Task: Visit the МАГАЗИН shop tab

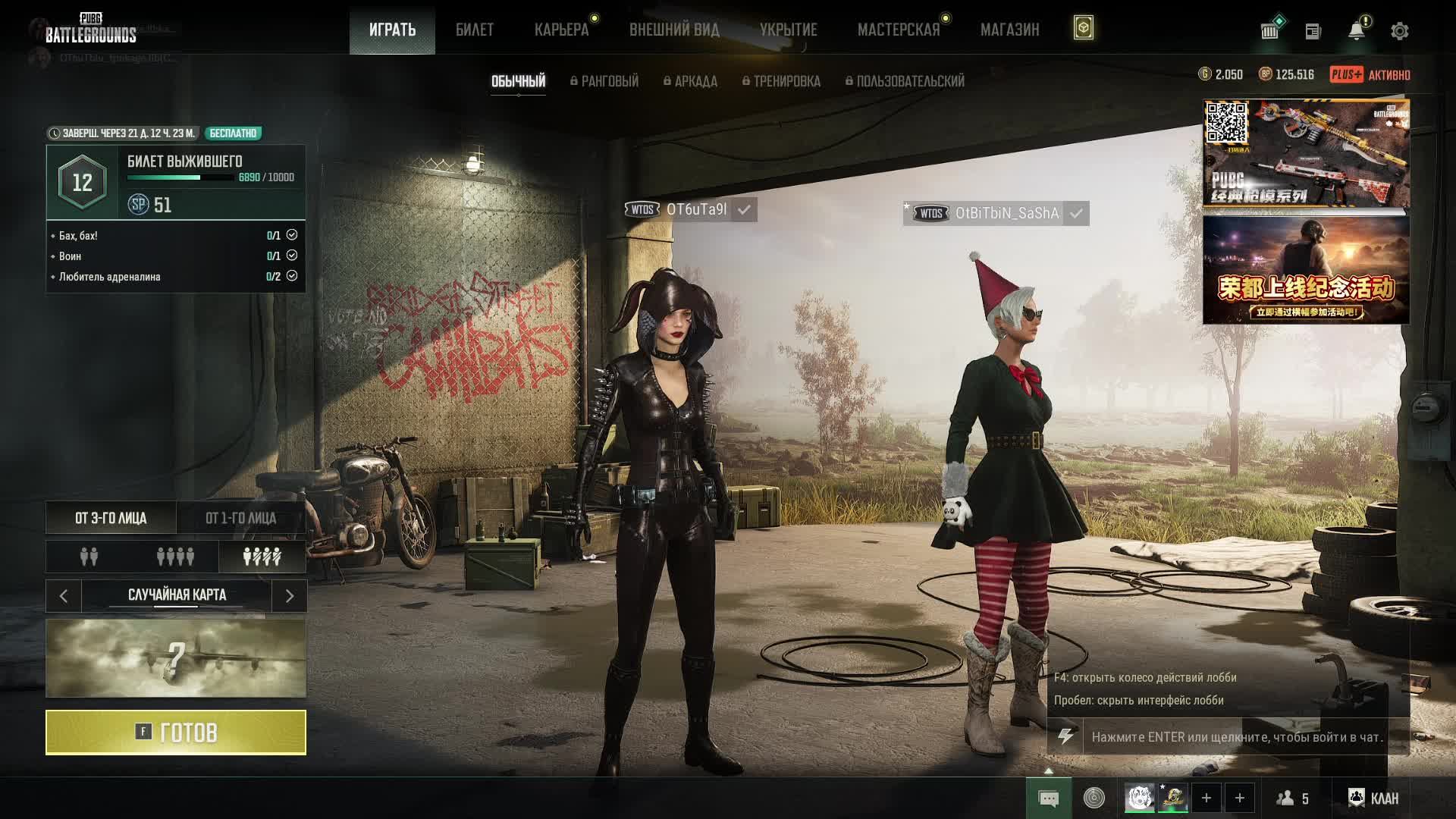Action: 1009,30
